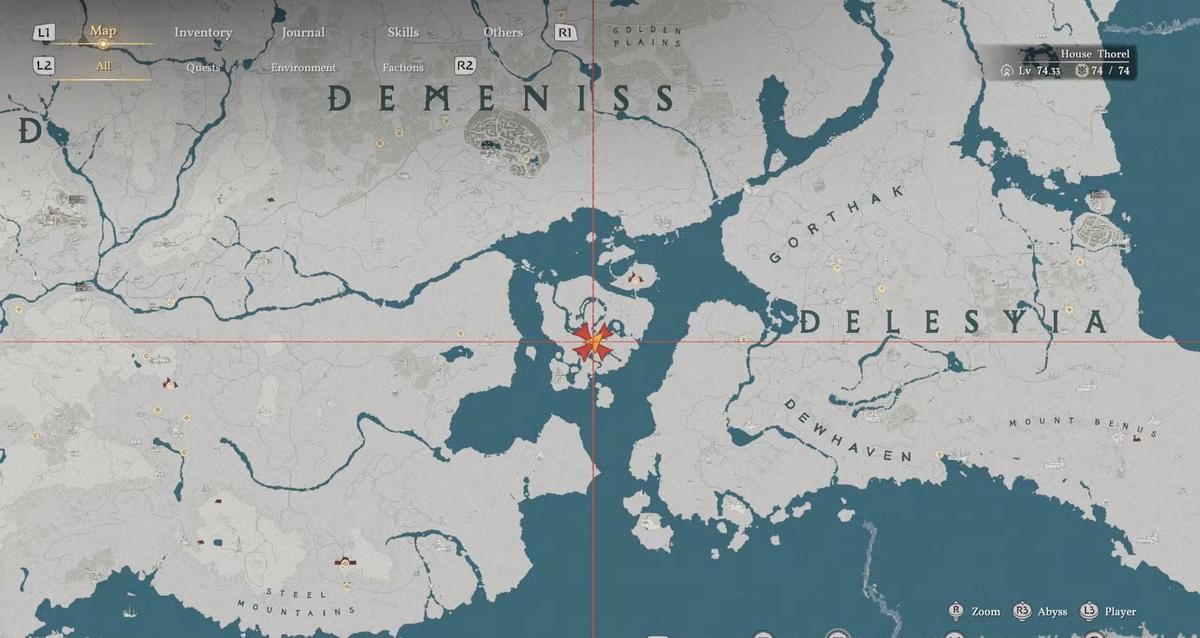Click the Map tab
The width and height of the screenshot is (1200, 638).
pos(103,31)
